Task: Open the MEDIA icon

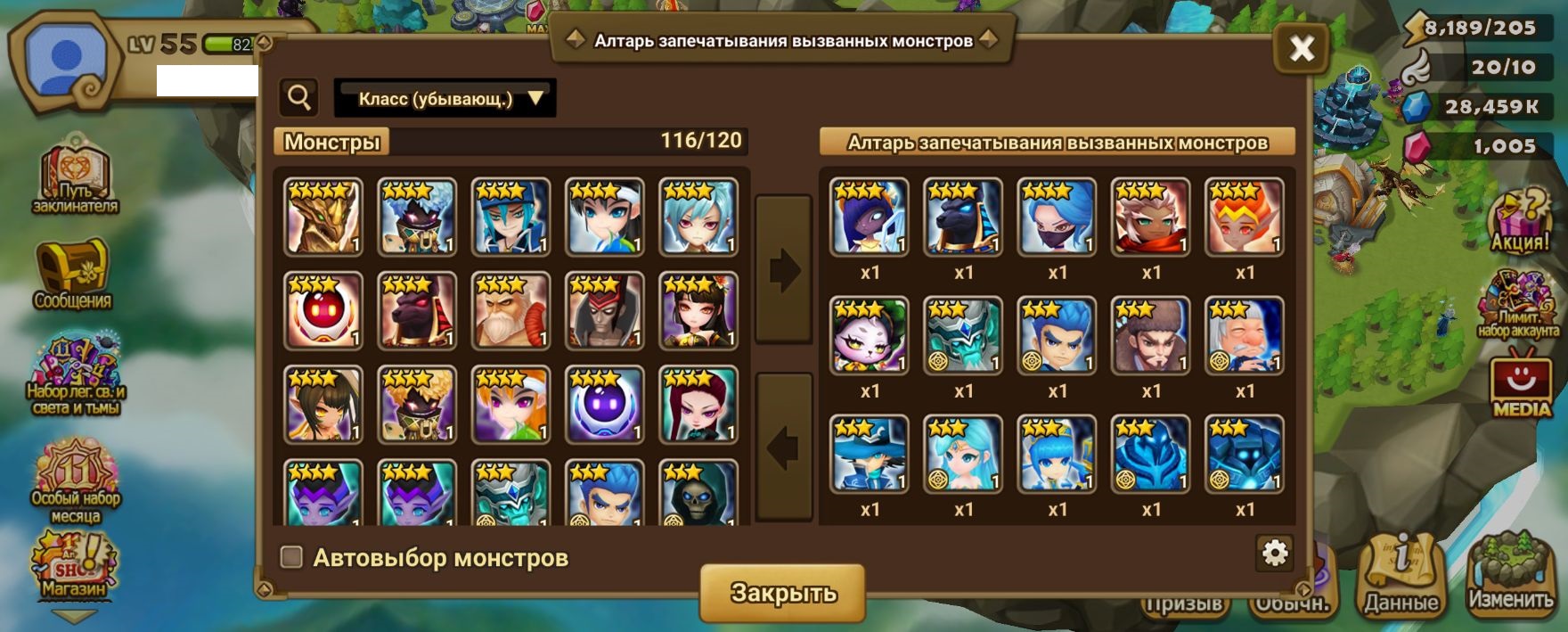Action: pos(1521,384)
